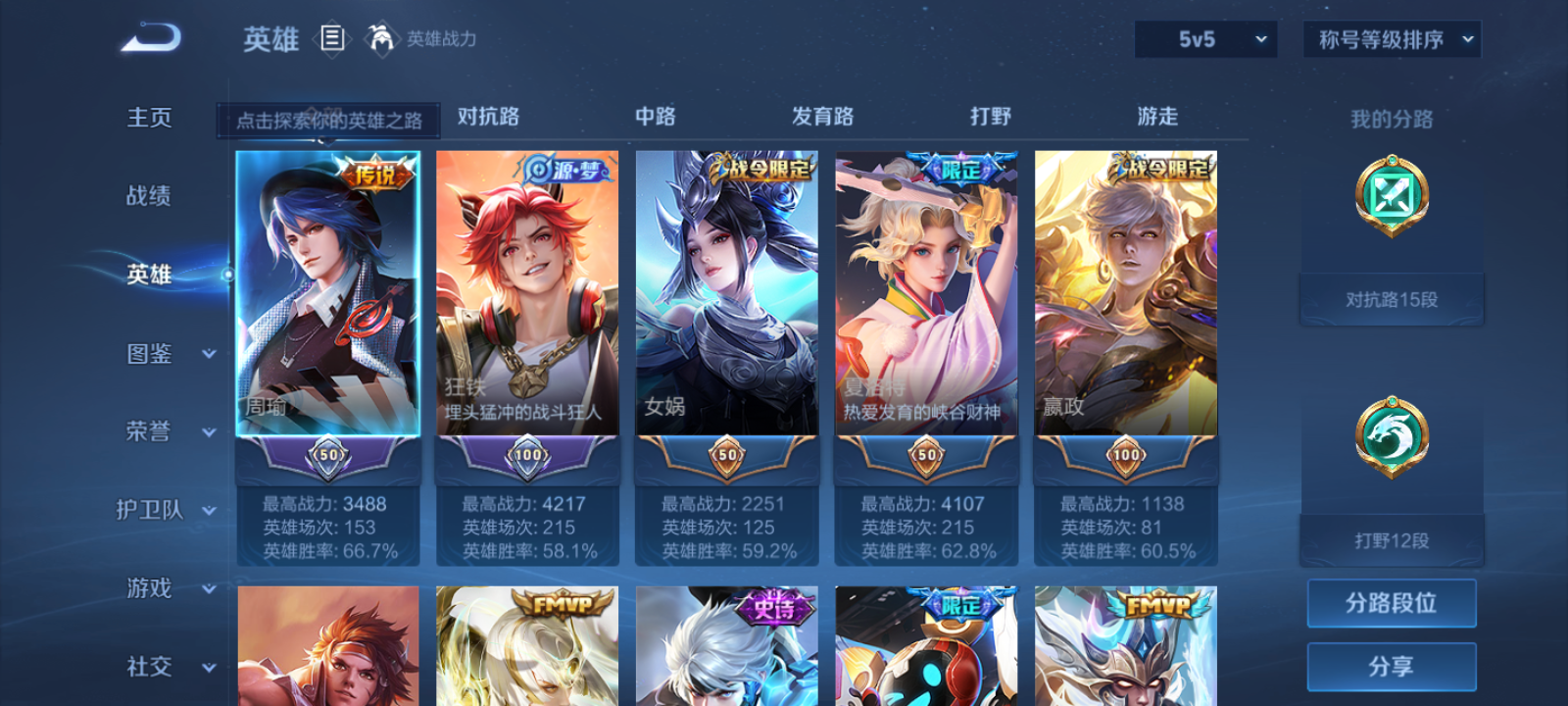Click the back arrow at top left
The height and width of the screenshot is (706, 1568).
click(149, 36)
